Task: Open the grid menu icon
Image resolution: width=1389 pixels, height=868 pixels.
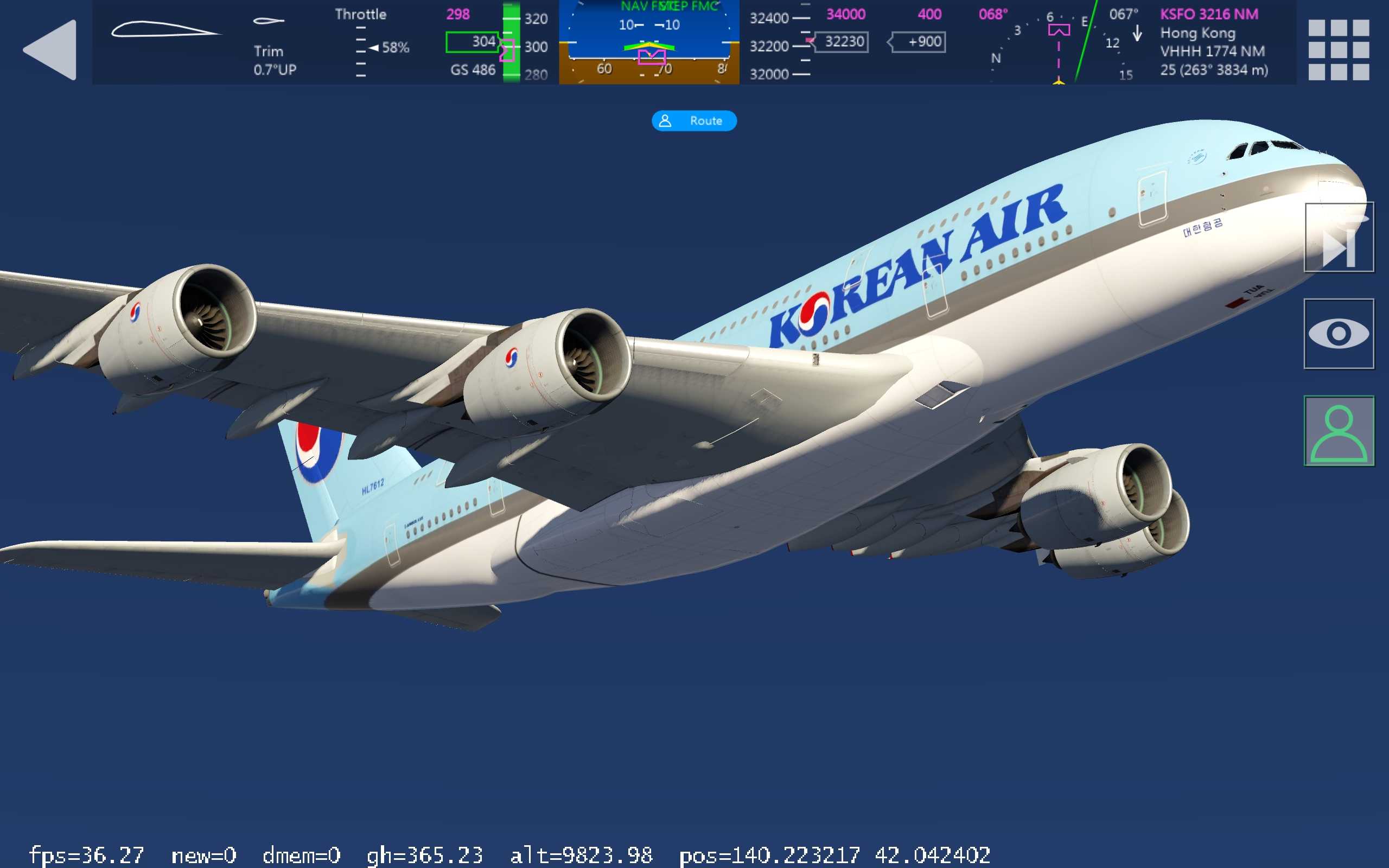Action: point(1338,49)
